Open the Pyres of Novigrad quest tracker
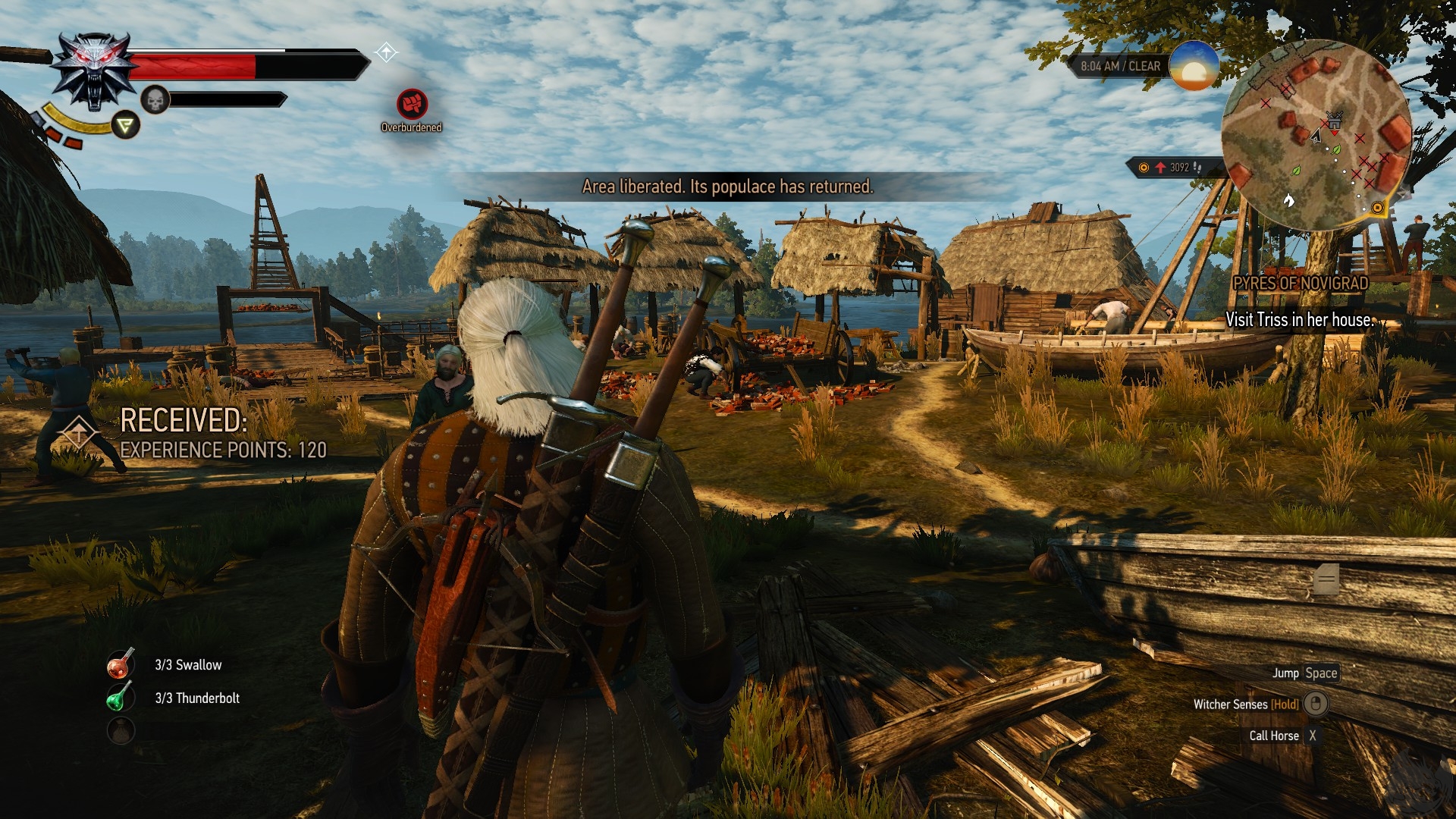The height and width of the screenshot is (819, 1456). click(1300, 284)
